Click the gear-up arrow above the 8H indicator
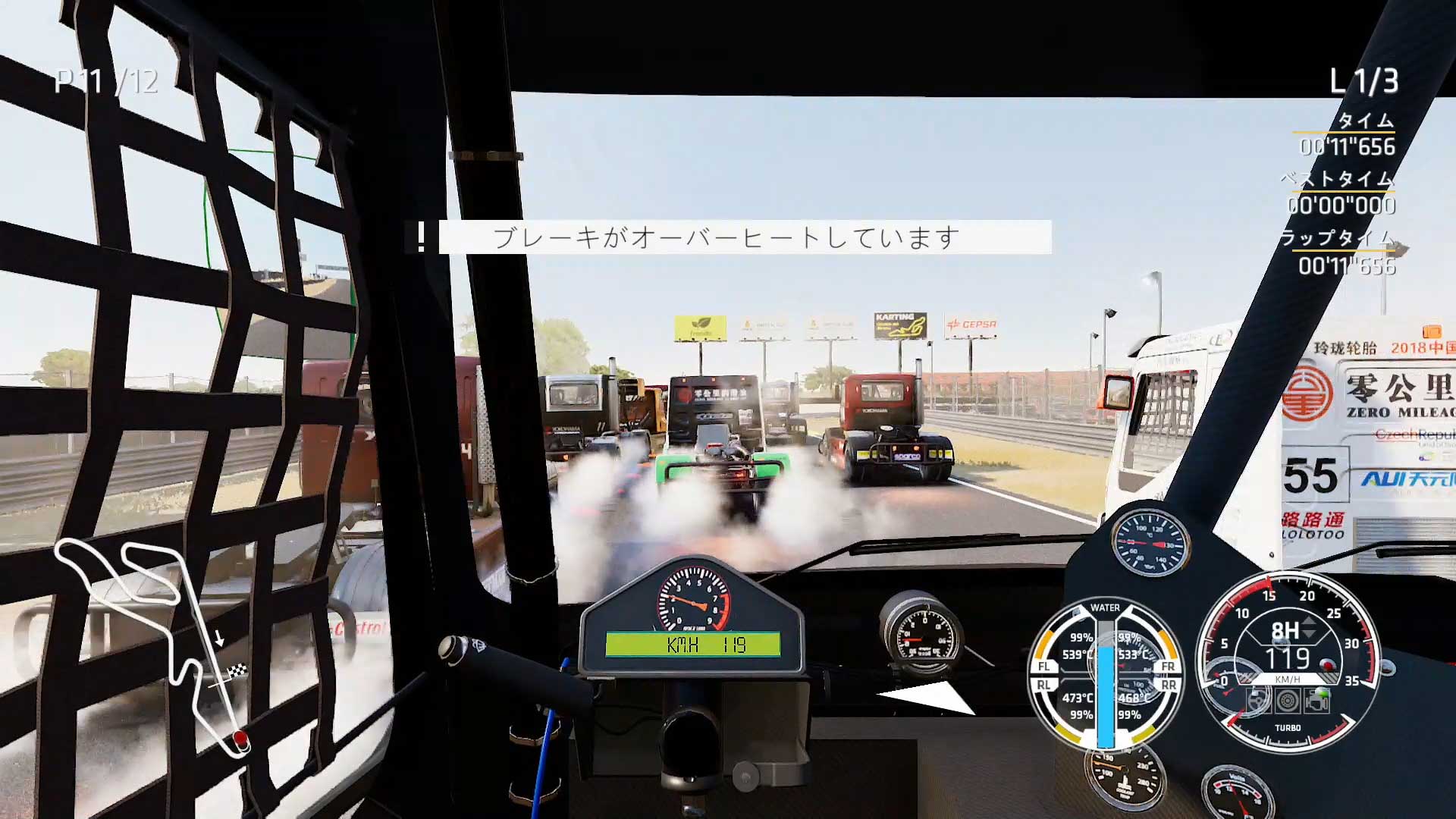Screen dimensions: 1456x819 (1308, 622)
